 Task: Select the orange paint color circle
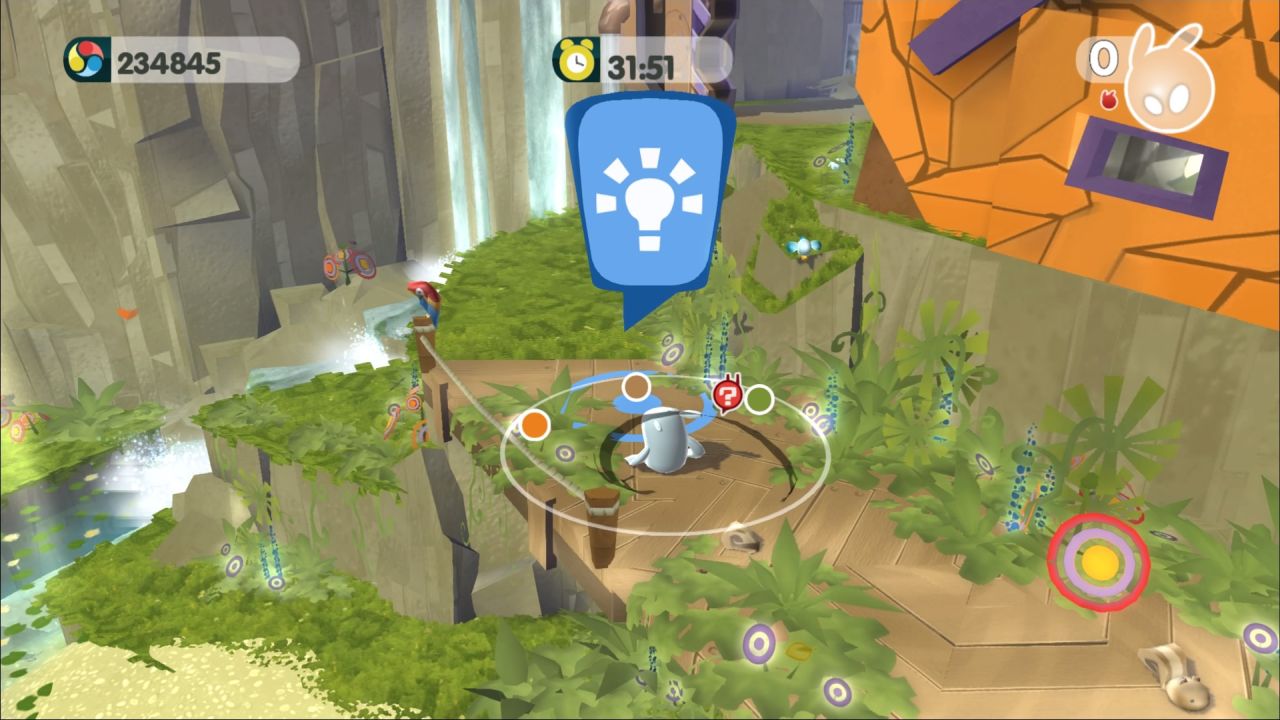(x=536, y=424)
